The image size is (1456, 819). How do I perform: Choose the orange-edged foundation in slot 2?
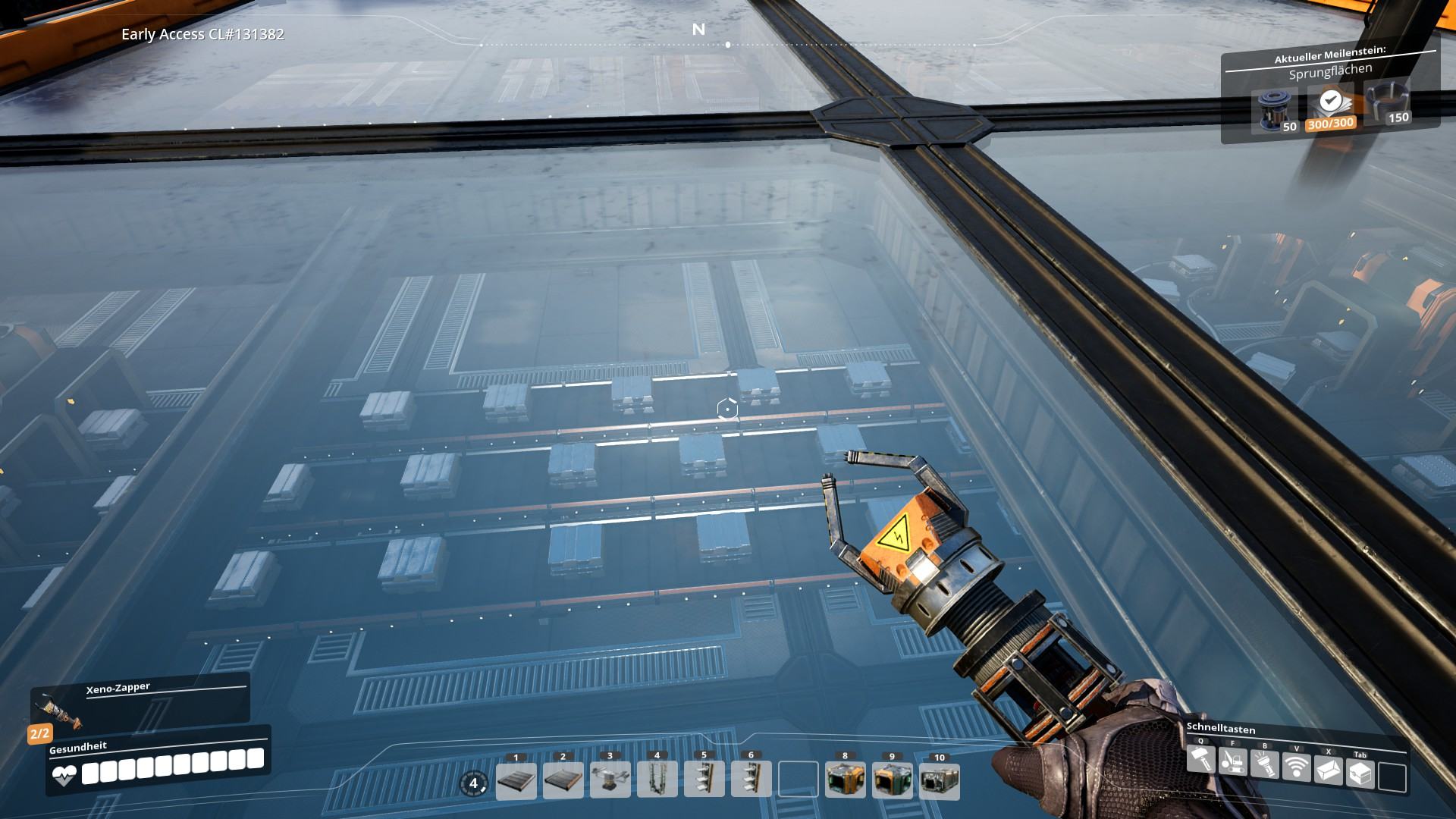point(563,781)
